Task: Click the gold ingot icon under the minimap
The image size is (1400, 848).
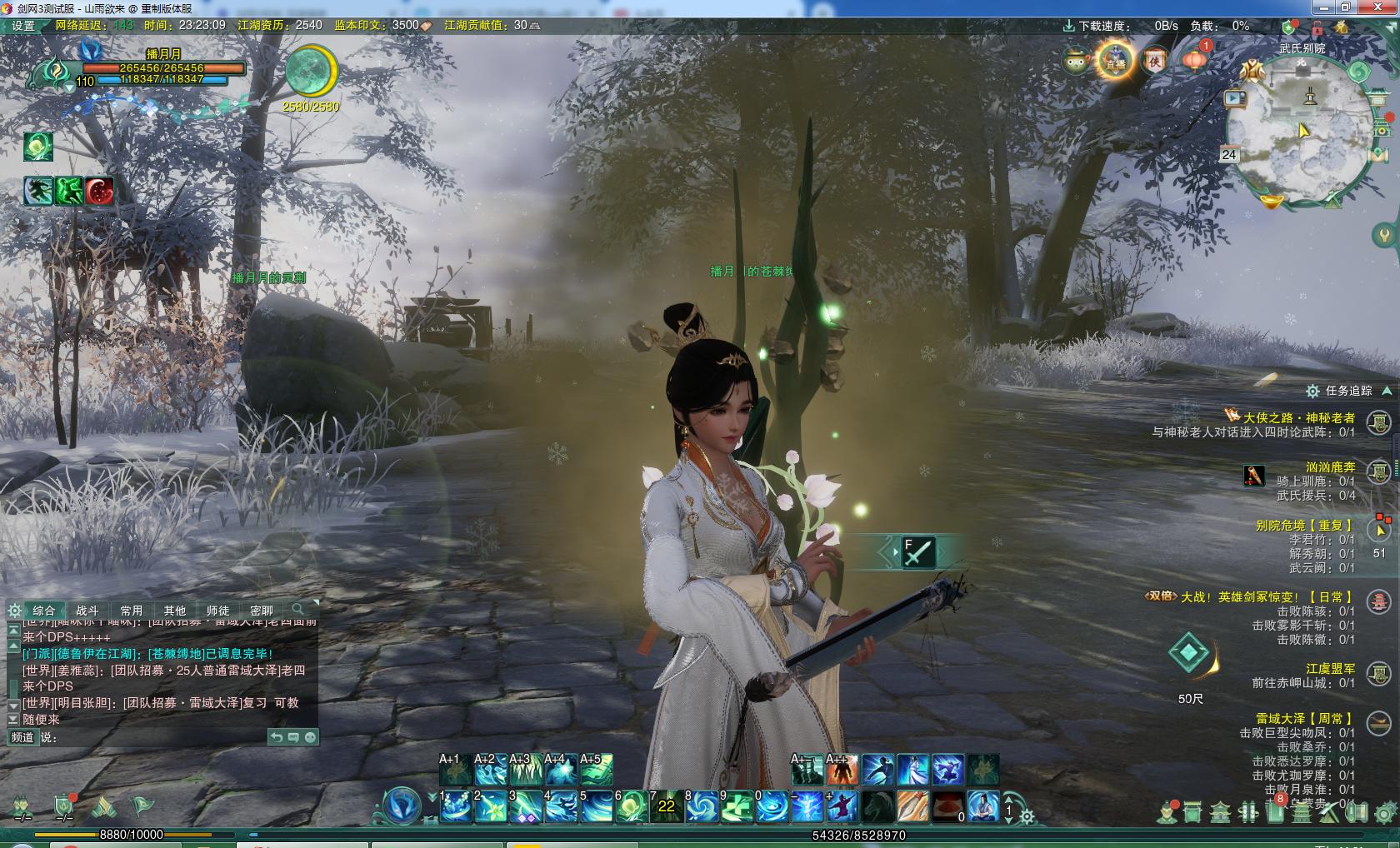Action: [x=1271, y=201]
